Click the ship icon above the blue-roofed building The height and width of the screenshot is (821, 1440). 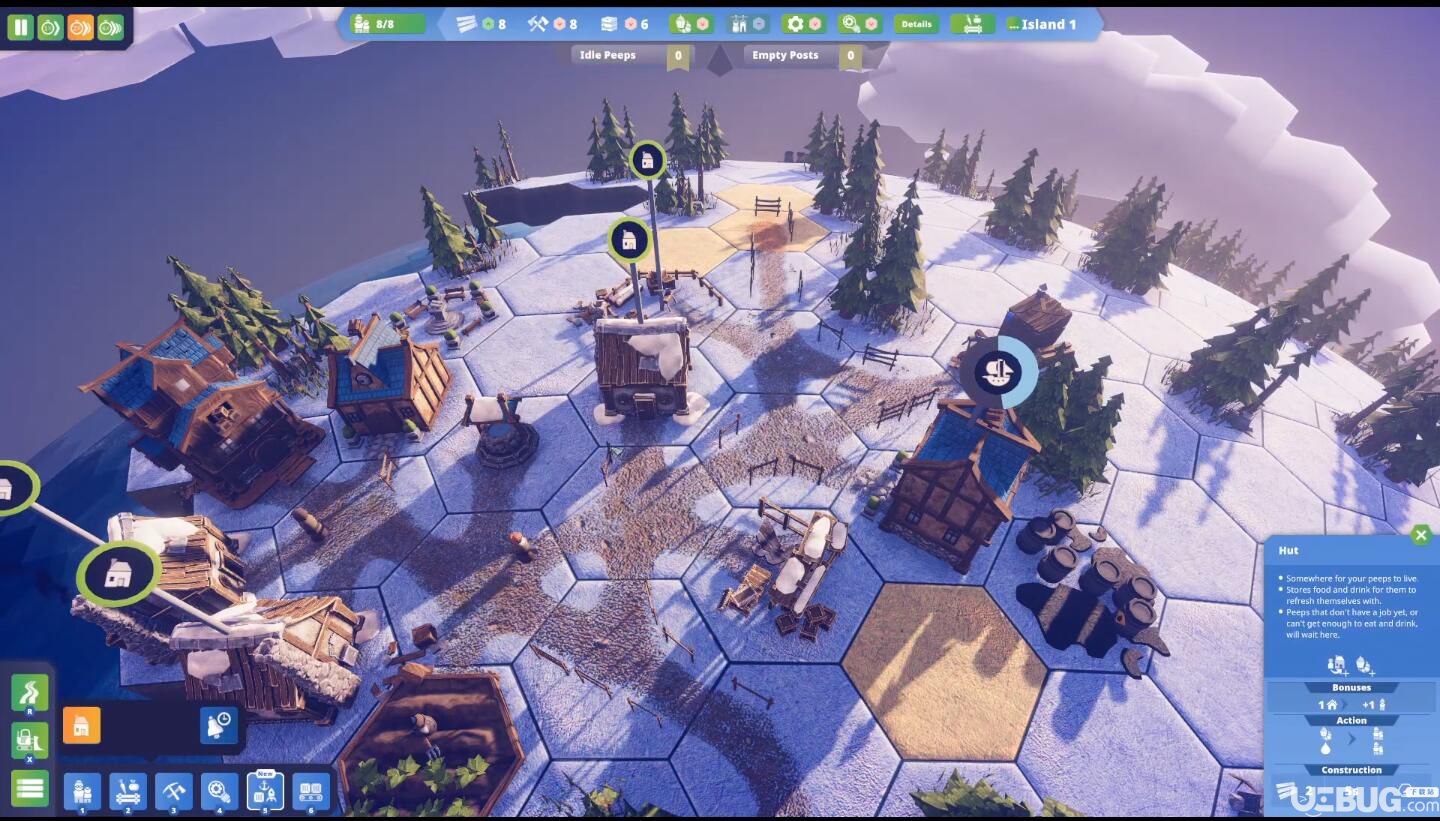tap(1000, 372)
